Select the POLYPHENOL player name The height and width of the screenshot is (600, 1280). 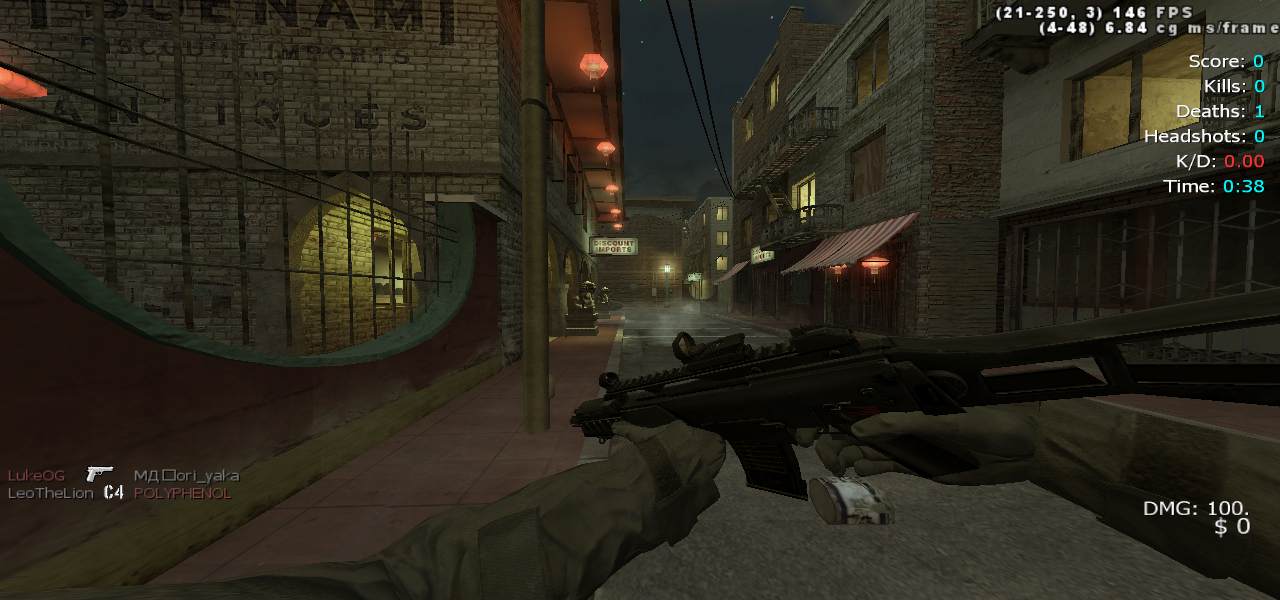(182, 493)
